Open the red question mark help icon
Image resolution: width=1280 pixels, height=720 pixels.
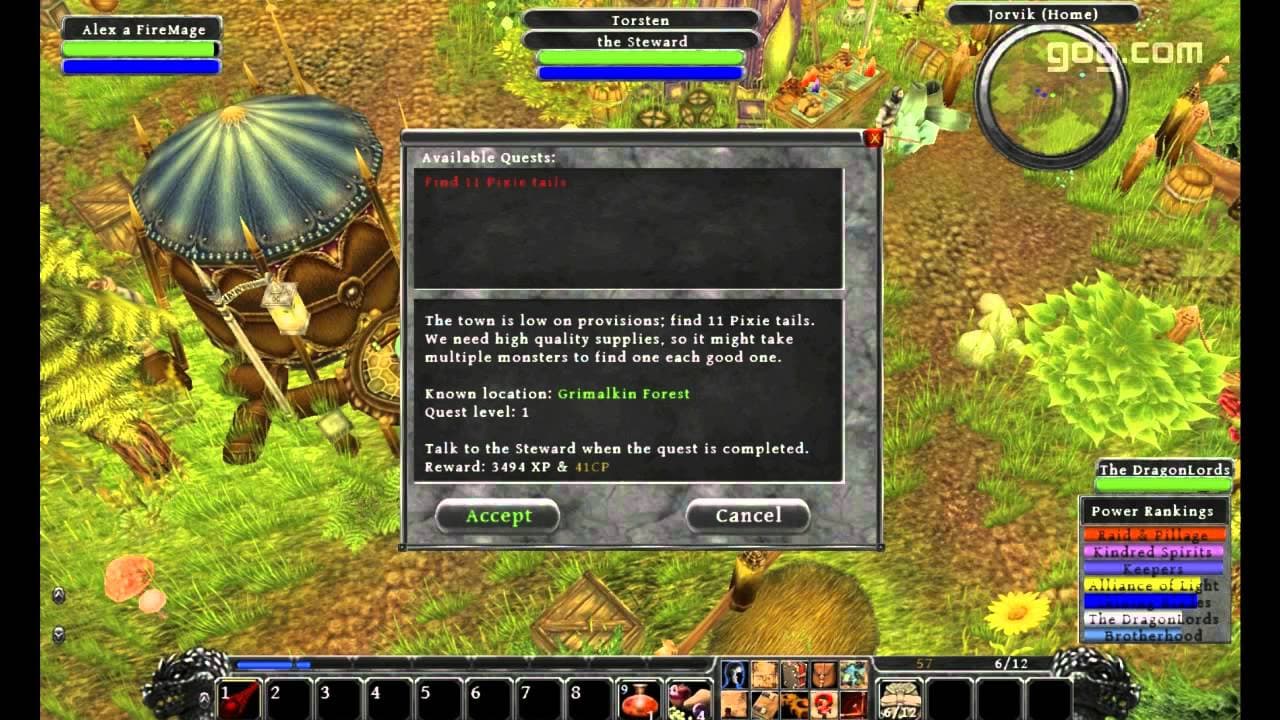tap(822, 703)
